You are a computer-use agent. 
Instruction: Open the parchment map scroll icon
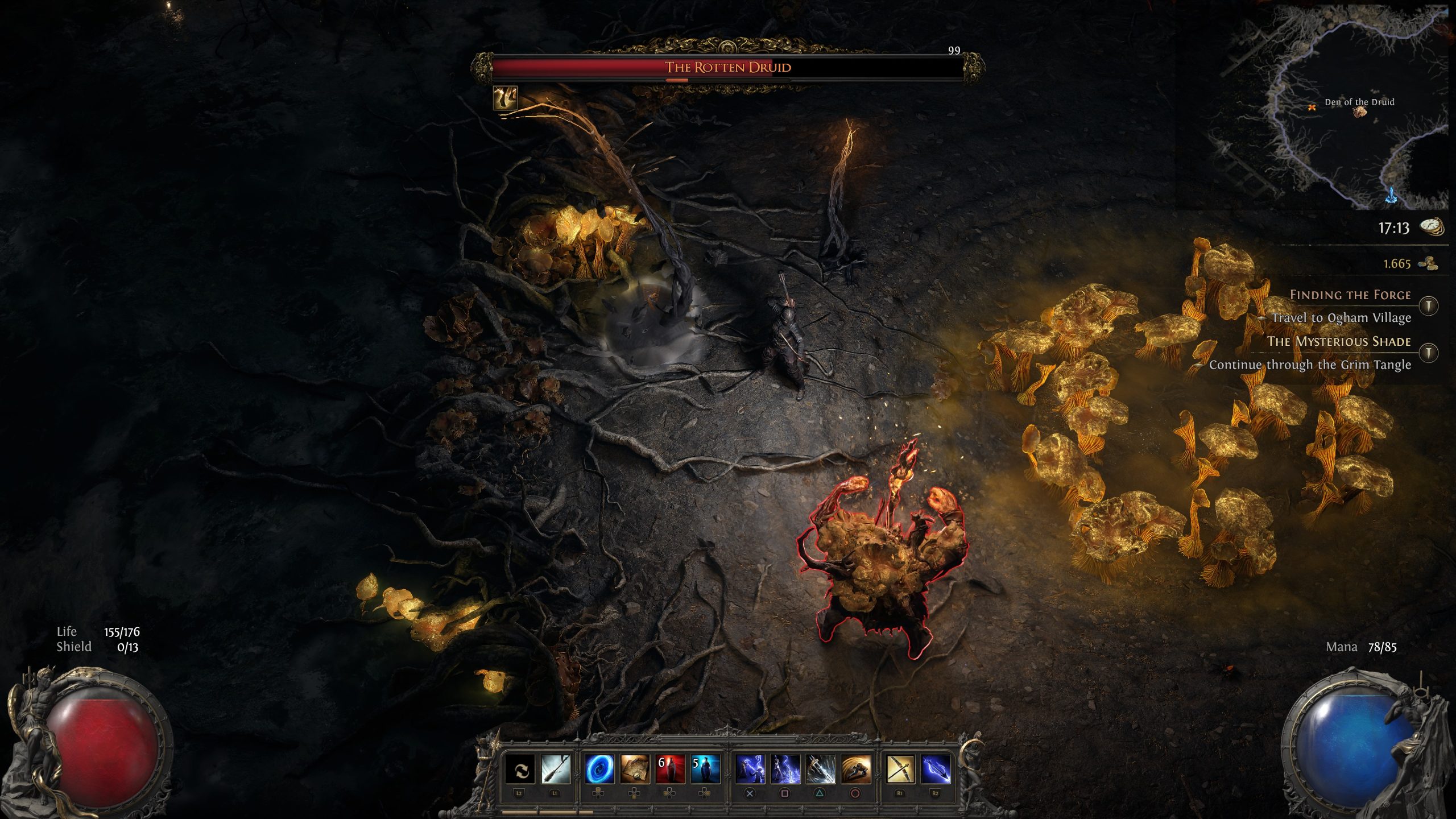[634, 770]
